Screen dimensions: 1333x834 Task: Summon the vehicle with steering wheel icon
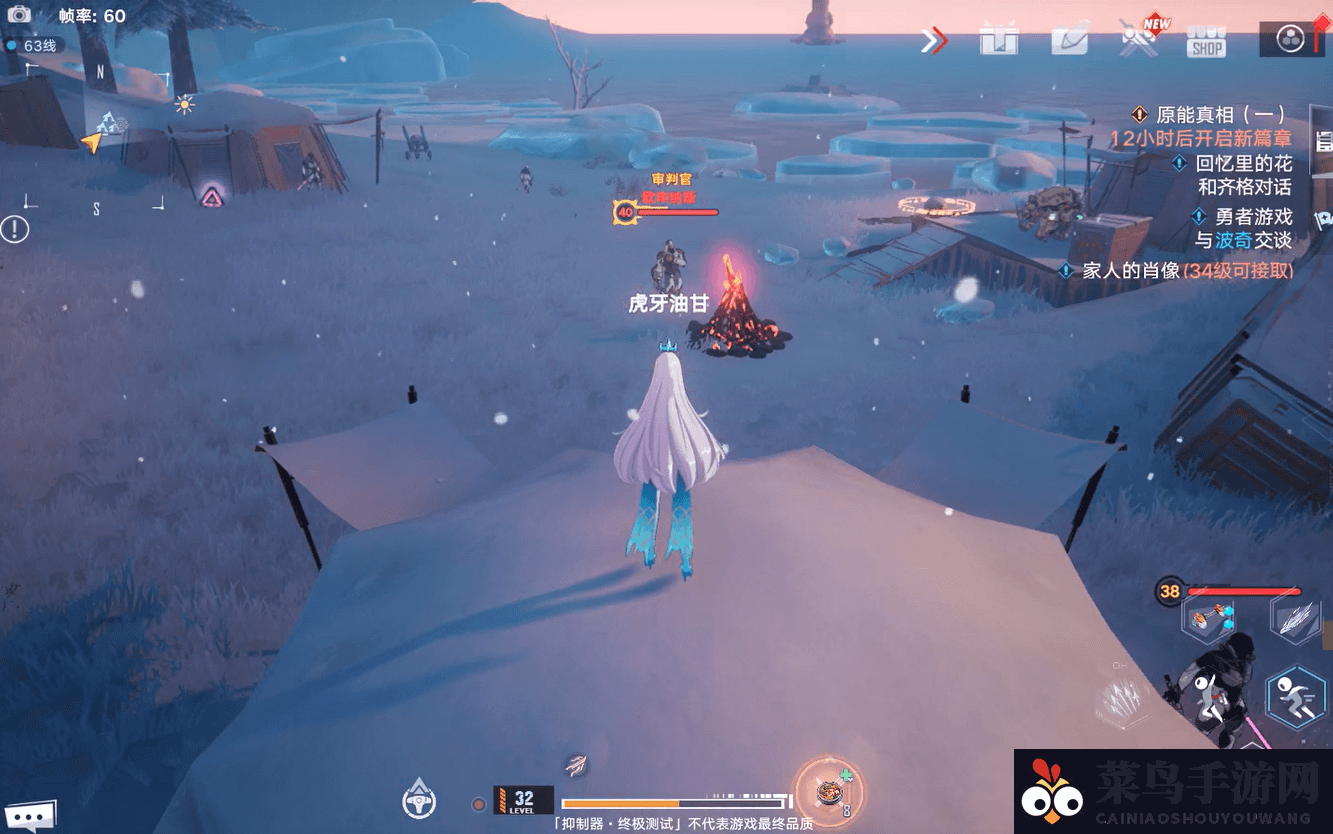point(419,798)
